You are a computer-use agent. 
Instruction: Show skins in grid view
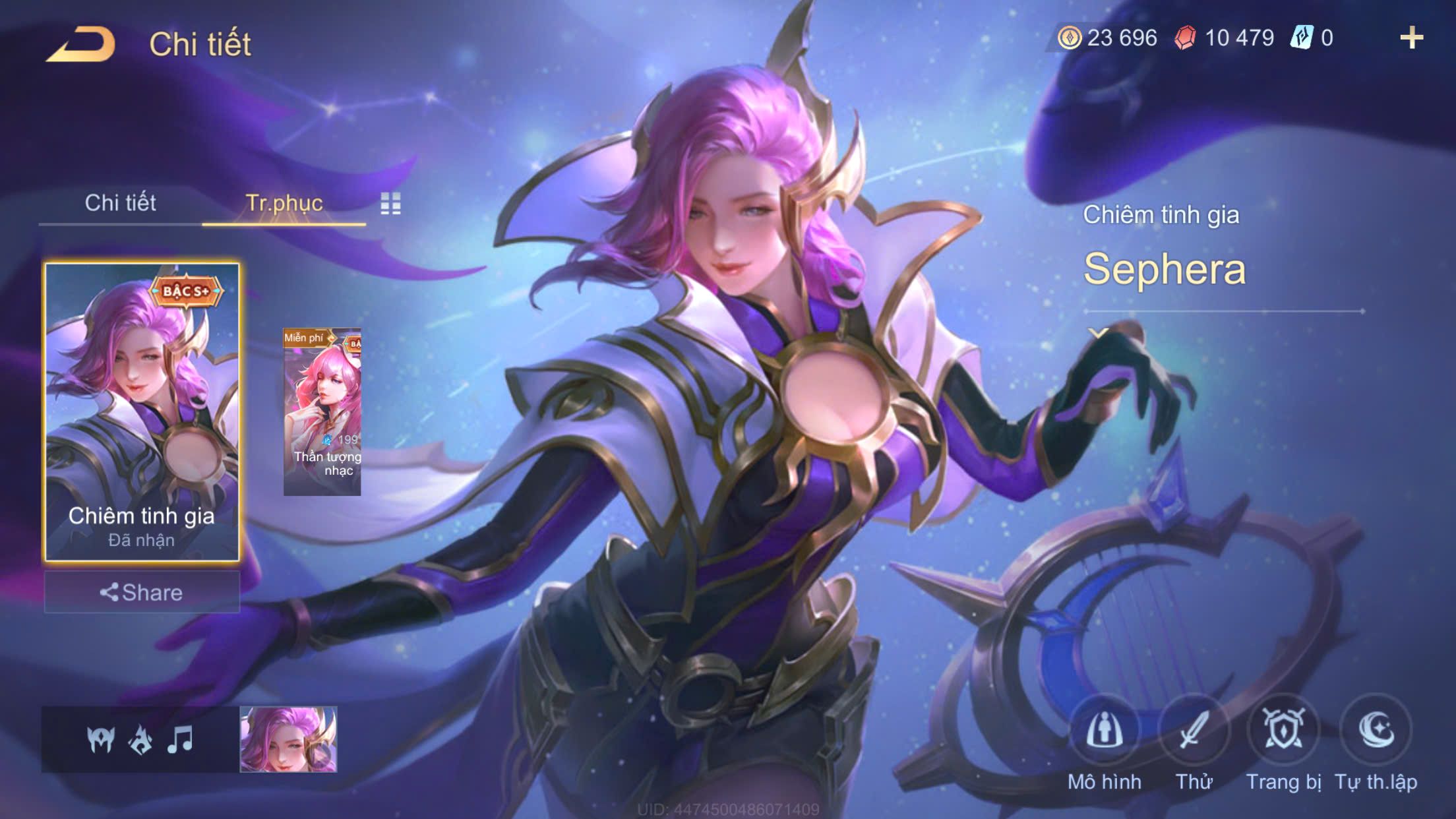[390, 204]
